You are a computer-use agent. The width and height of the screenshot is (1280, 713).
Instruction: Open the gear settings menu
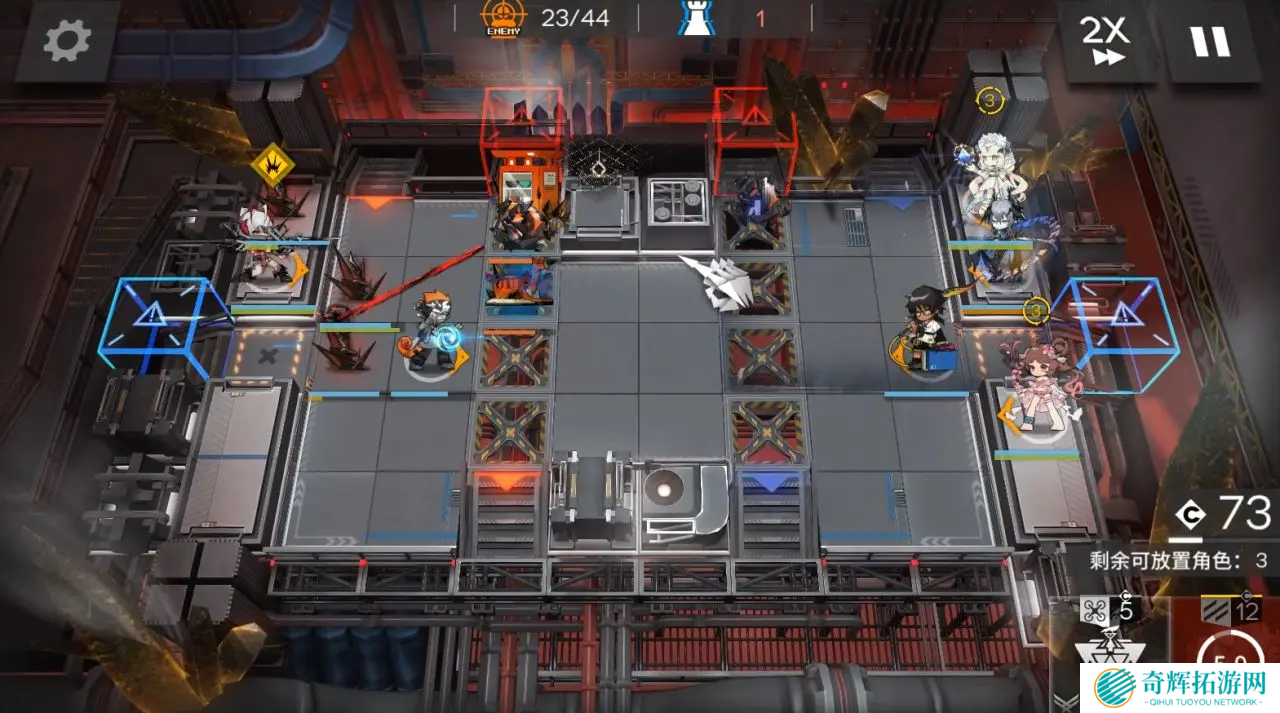[x=67, y=41]
